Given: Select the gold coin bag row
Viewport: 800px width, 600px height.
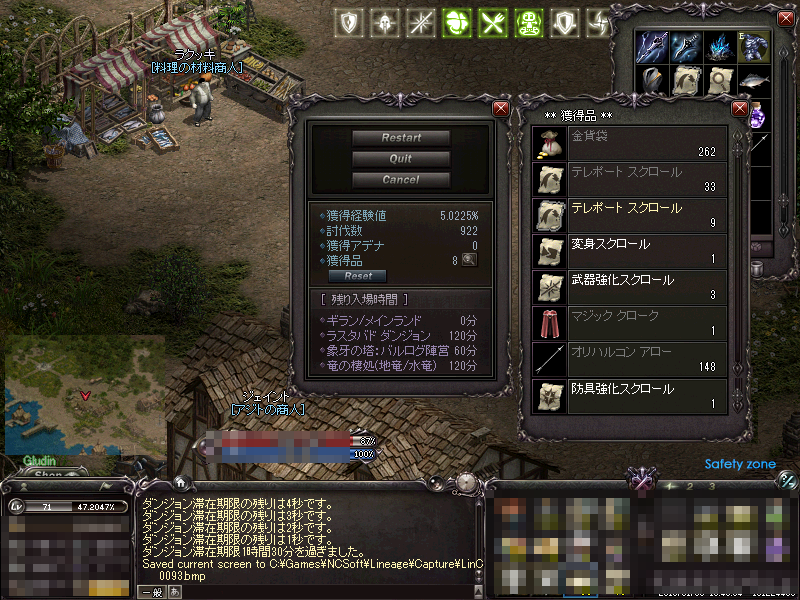Looking at the screenshot, I should pyautogui.click(x=629, y=143).
